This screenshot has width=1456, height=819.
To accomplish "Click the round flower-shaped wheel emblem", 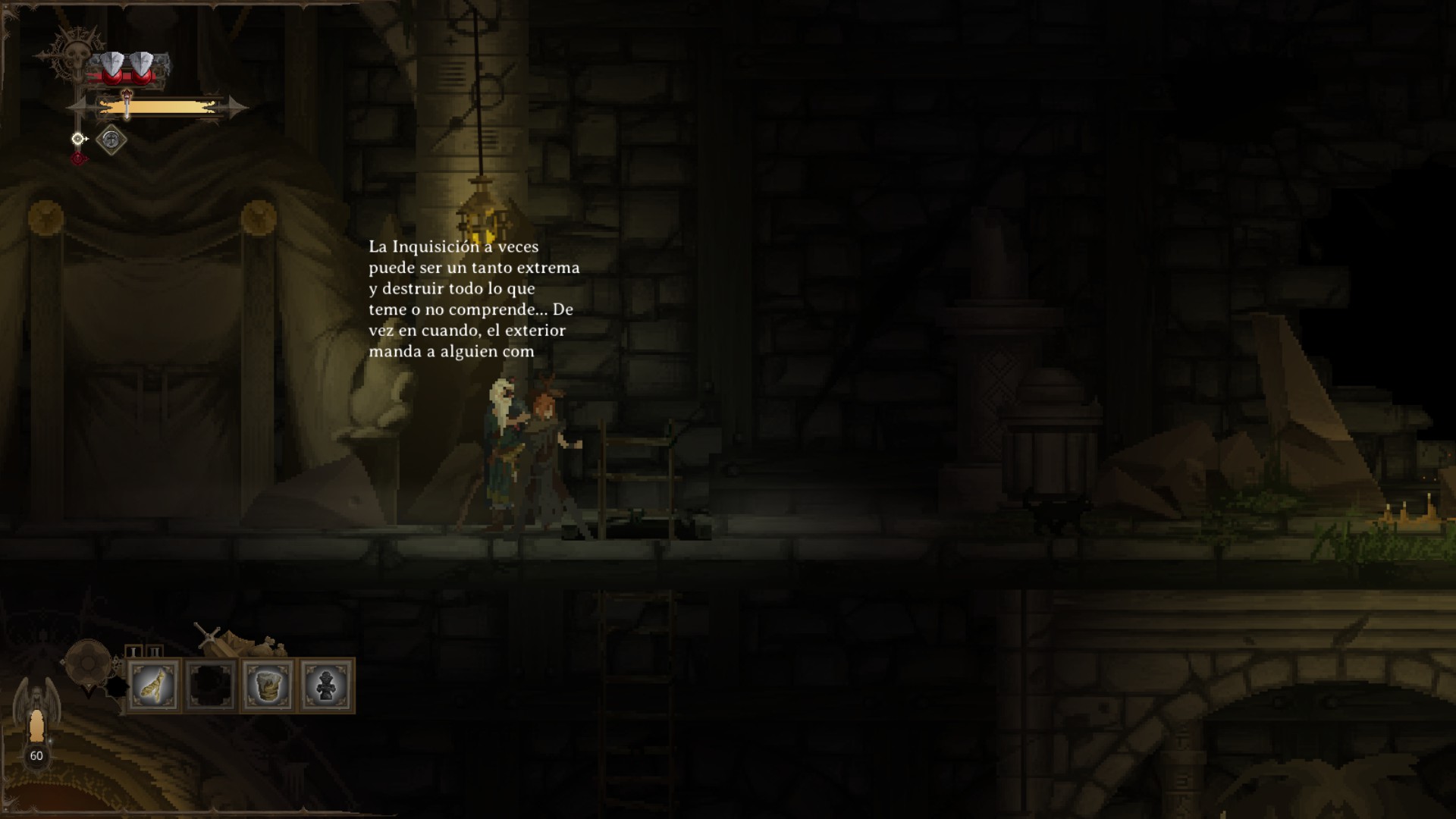I will tap(87, 663).
